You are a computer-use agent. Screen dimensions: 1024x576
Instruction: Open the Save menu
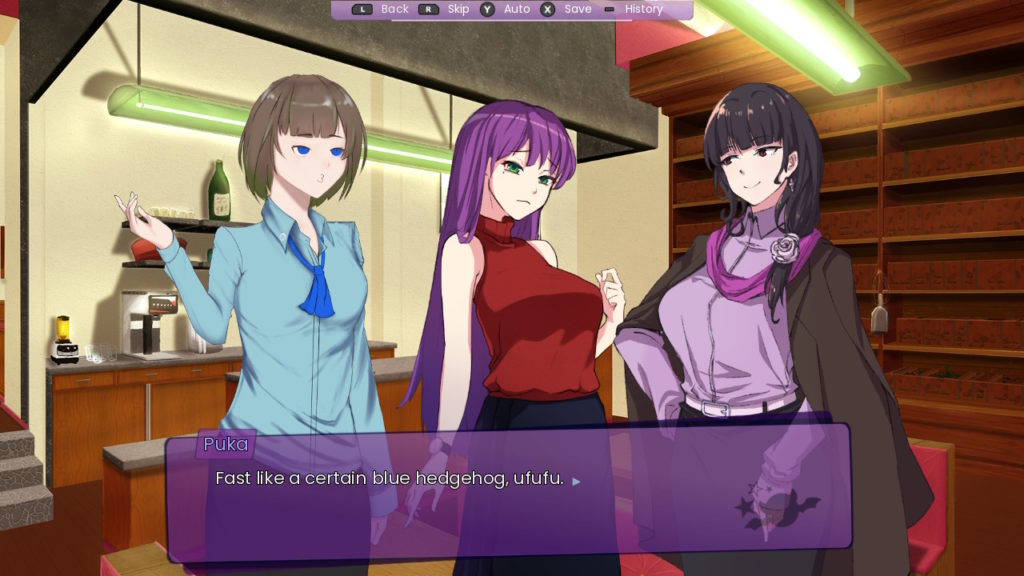tap(577, 9)
